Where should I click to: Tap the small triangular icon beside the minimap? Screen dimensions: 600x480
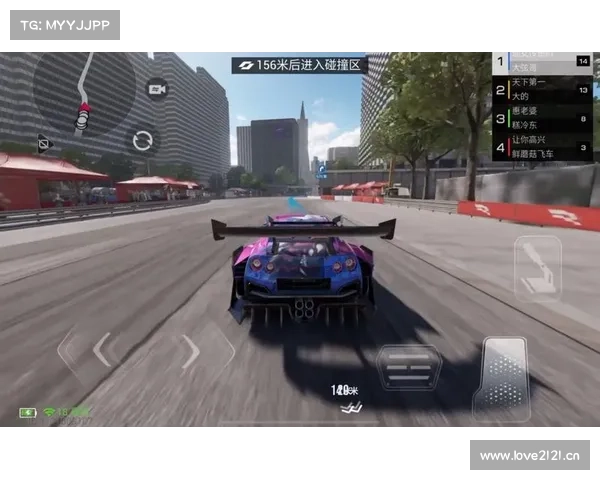point(43,142)
